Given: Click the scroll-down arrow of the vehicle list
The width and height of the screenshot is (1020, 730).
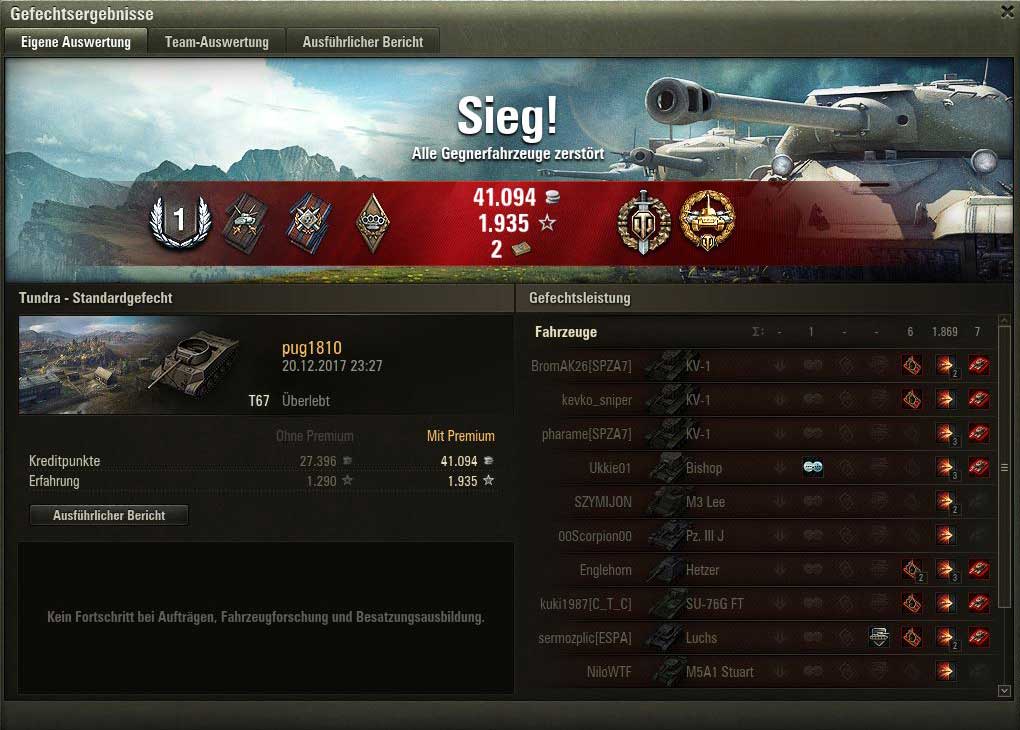Looking at the screenshot, I should 1005,690.
